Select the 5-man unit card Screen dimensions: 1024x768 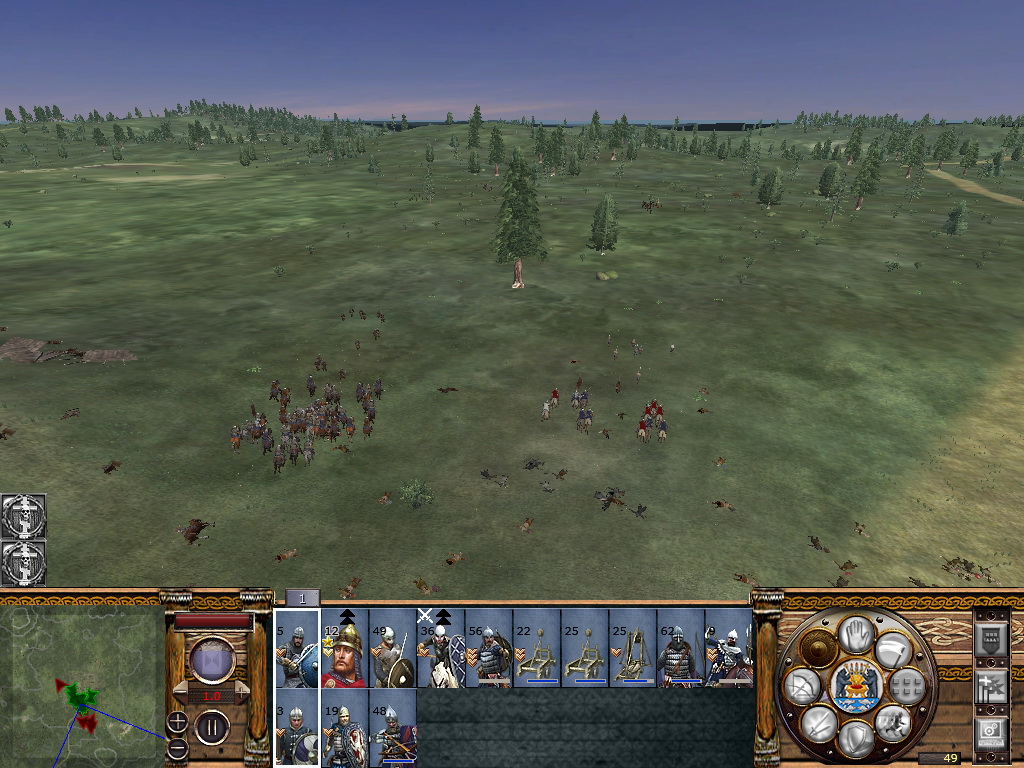point(297,648)
